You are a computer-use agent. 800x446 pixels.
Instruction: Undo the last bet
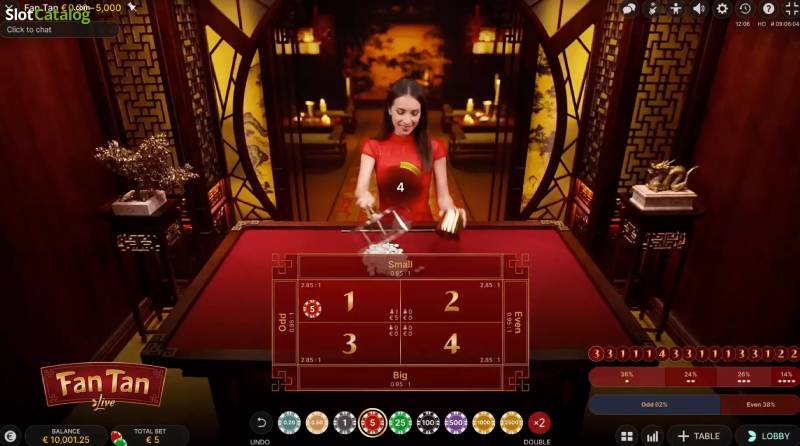261,423
